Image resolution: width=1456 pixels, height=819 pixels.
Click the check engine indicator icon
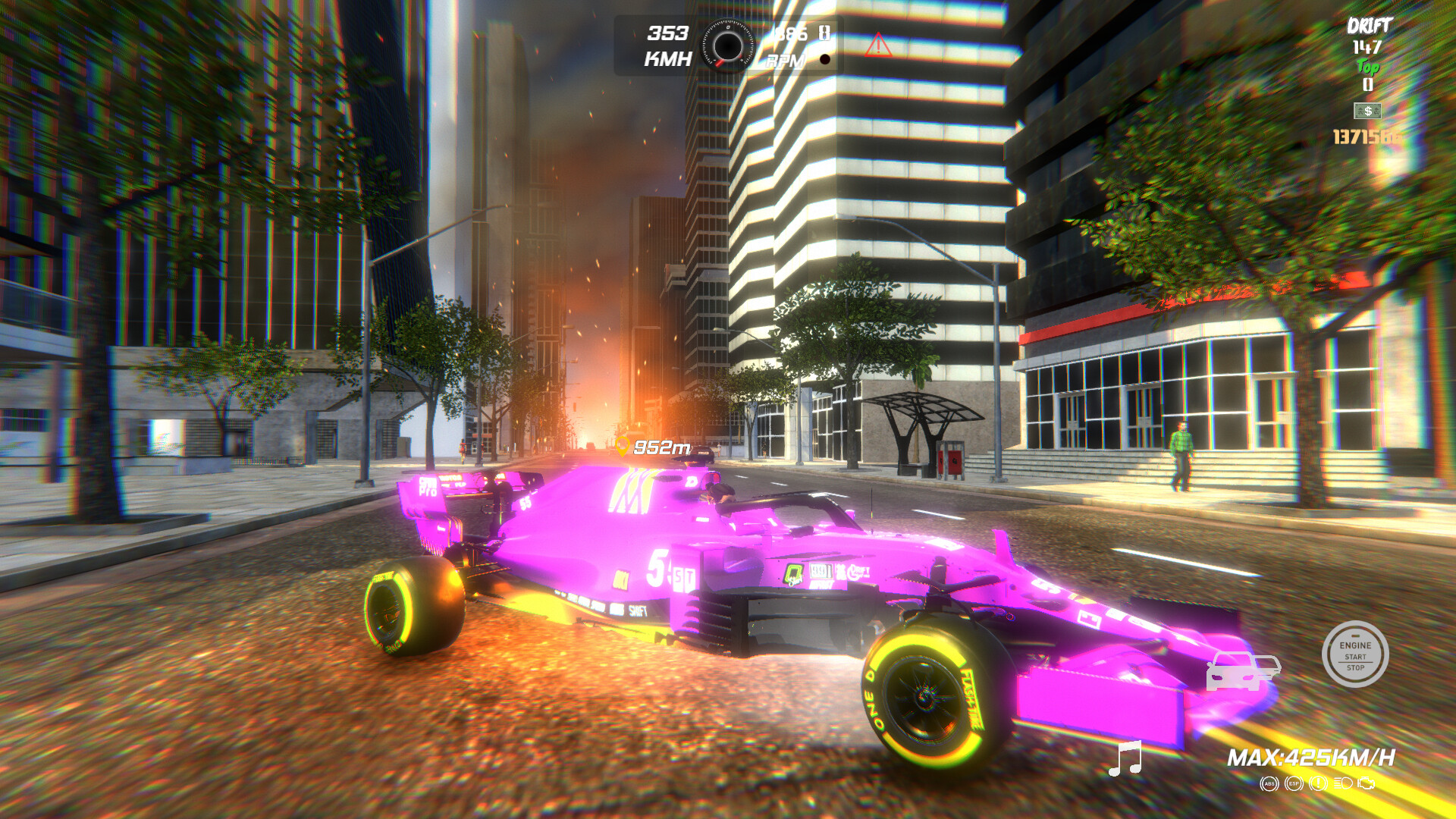(1365, 784)
